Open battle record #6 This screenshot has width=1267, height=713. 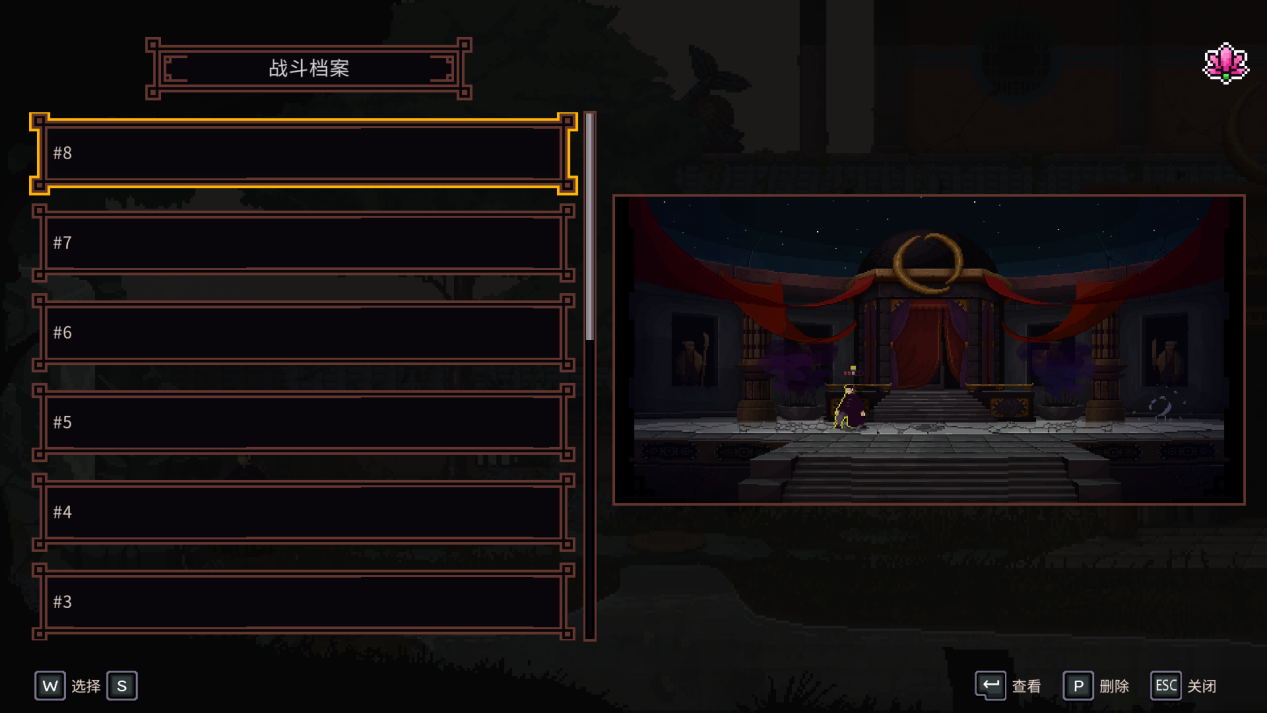(x=303, y=332)
